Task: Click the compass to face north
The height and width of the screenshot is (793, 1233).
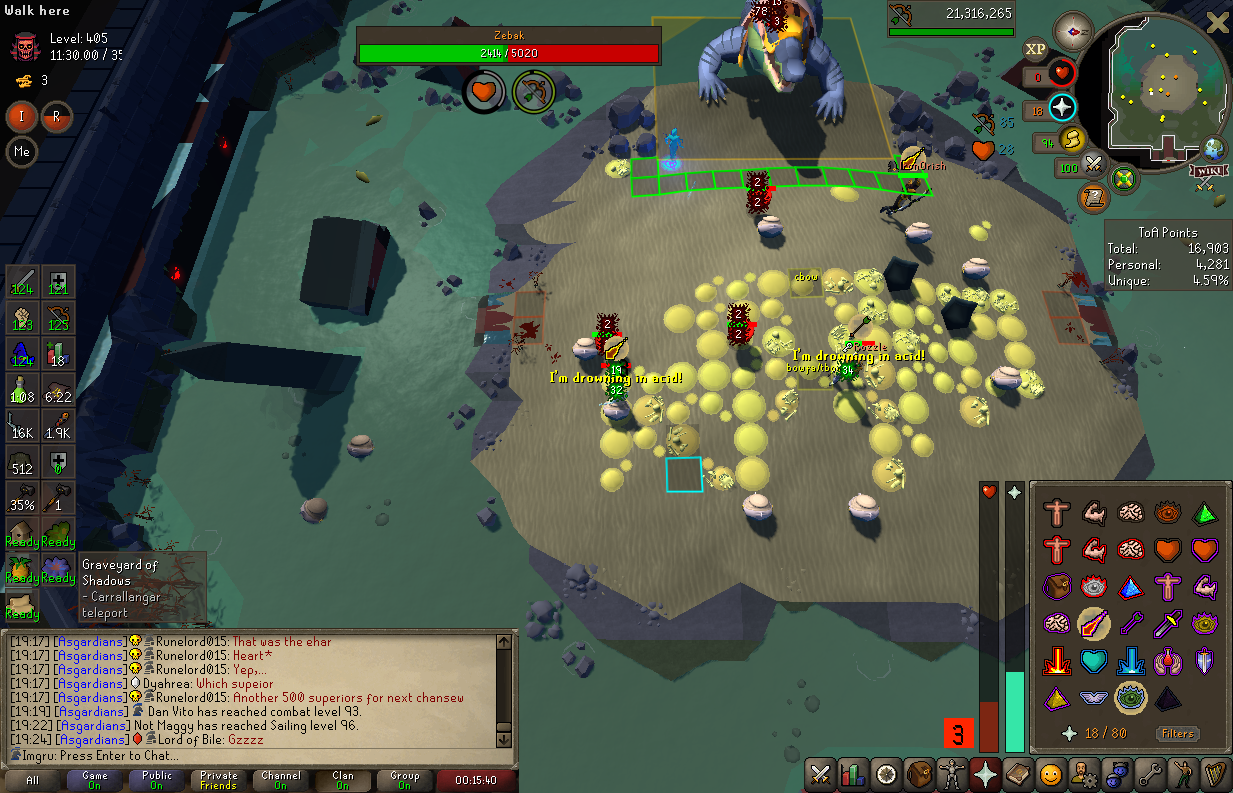Action: [1073, 32]
